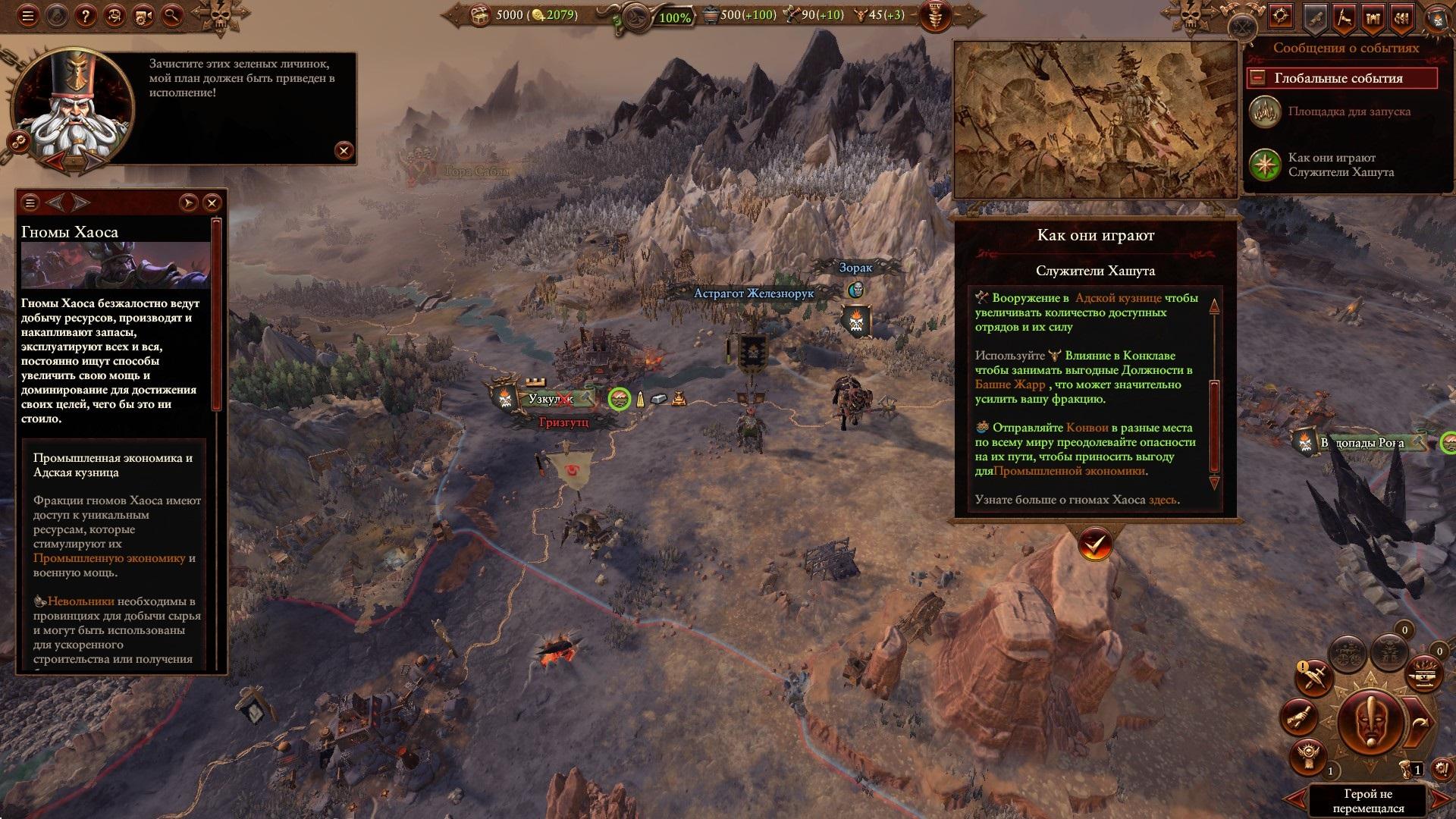
Task: Open the main game menu
Action: point(28,15)
